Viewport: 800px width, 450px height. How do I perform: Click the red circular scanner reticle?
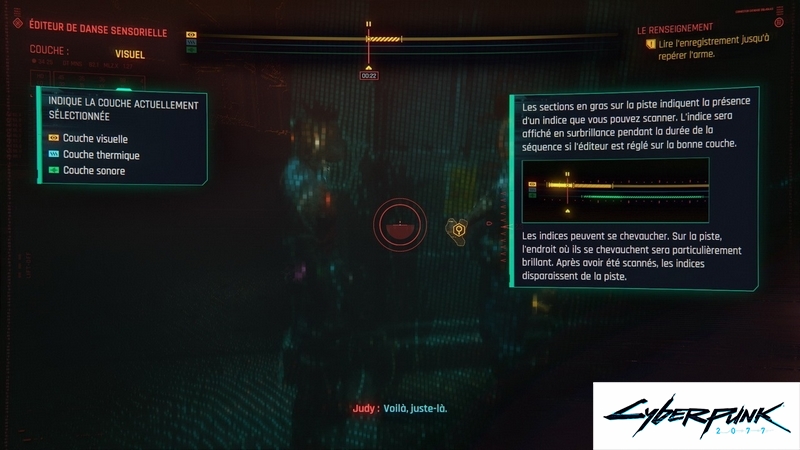click(x=399, y=228)
